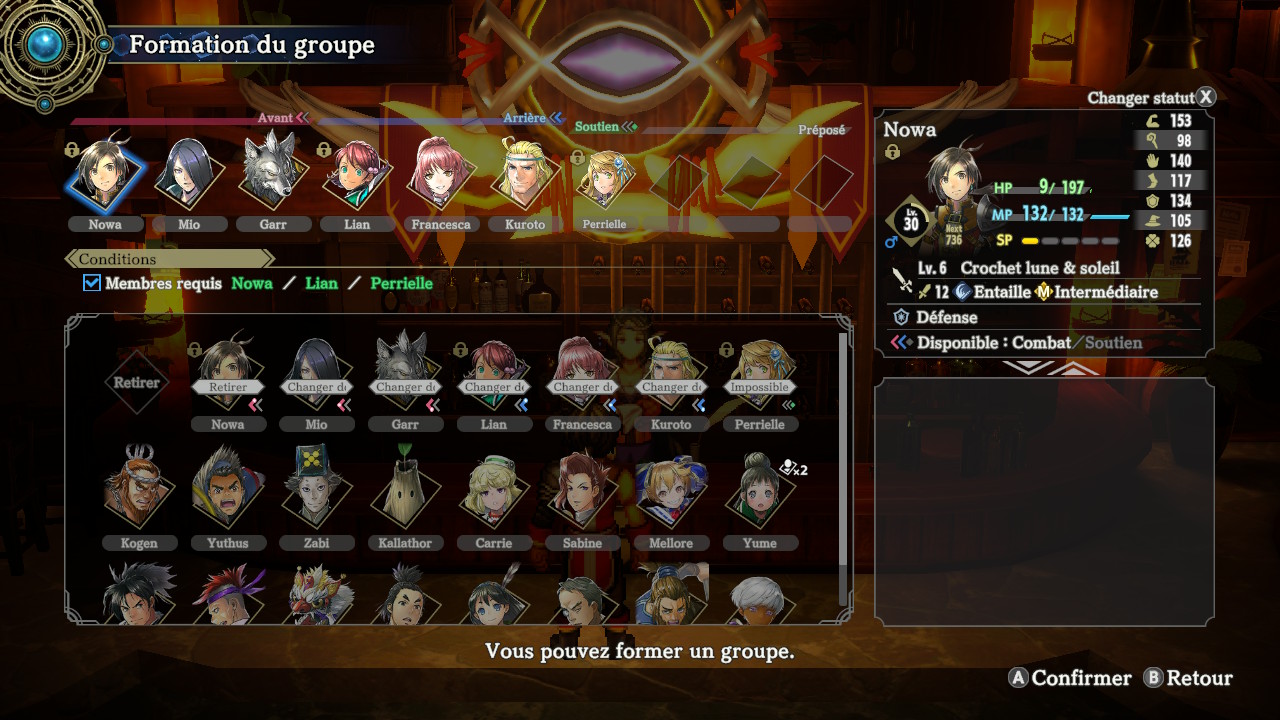Click the roster list scrollbar
Screen dimensions: 1280x720
pos(843,450)
